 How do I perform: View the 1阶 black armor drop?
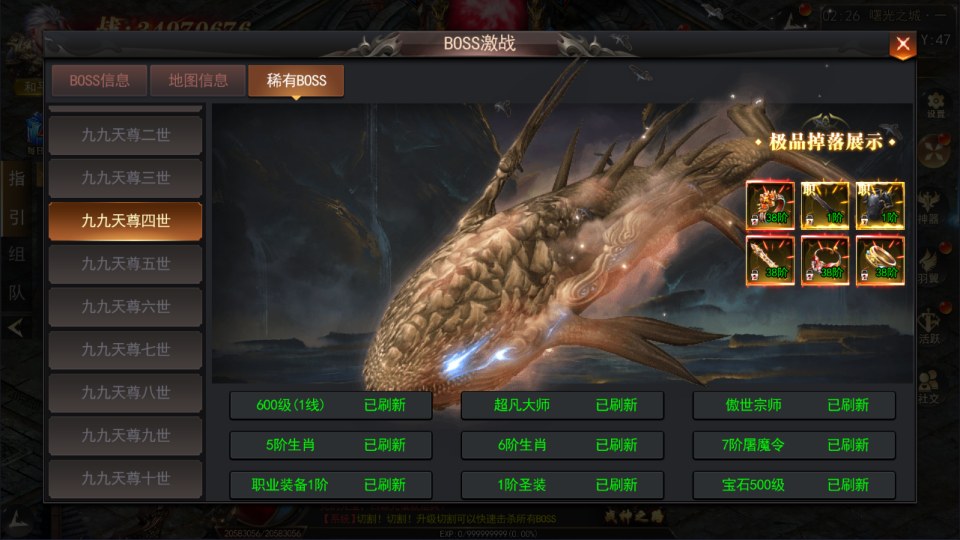880,205
